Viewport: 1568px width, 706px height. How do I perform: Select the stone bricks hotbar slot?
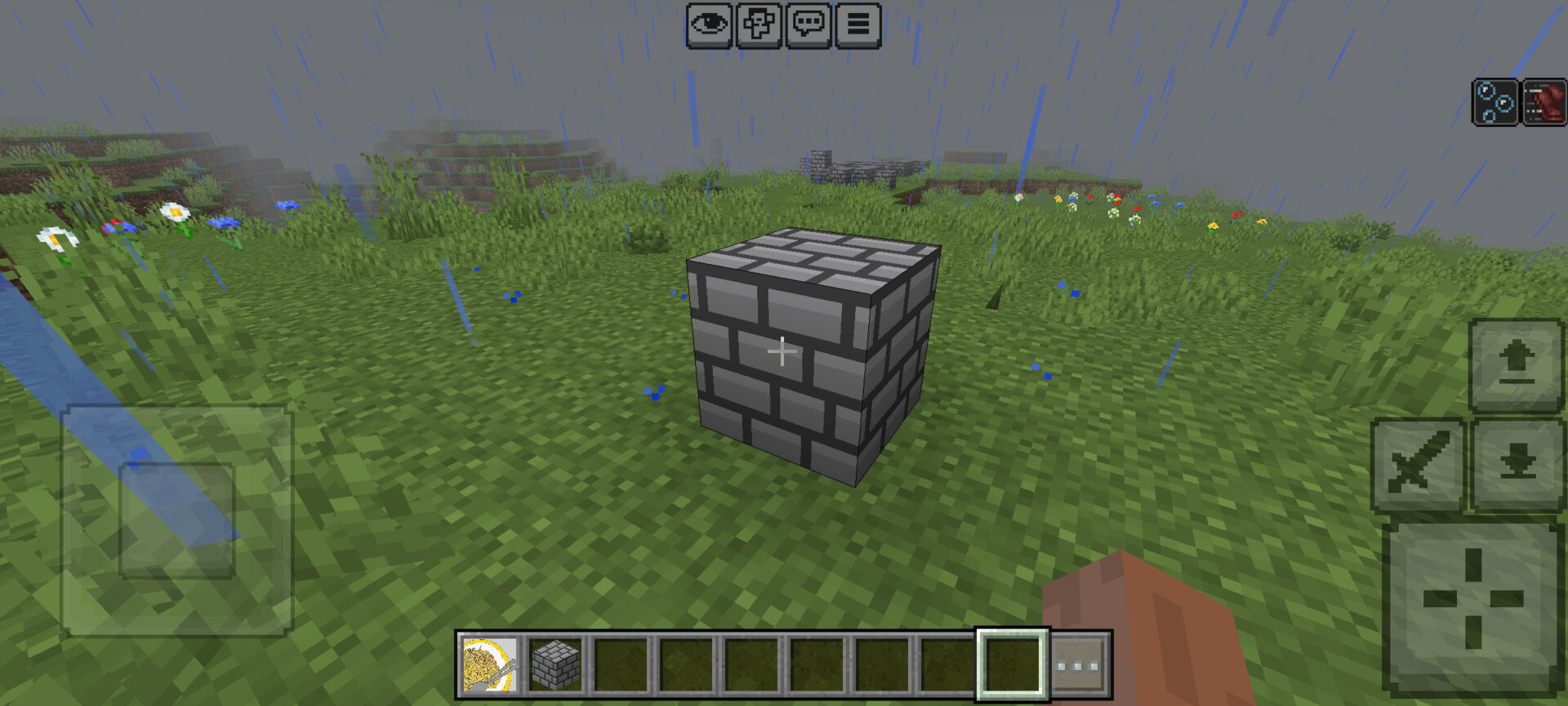555,665
